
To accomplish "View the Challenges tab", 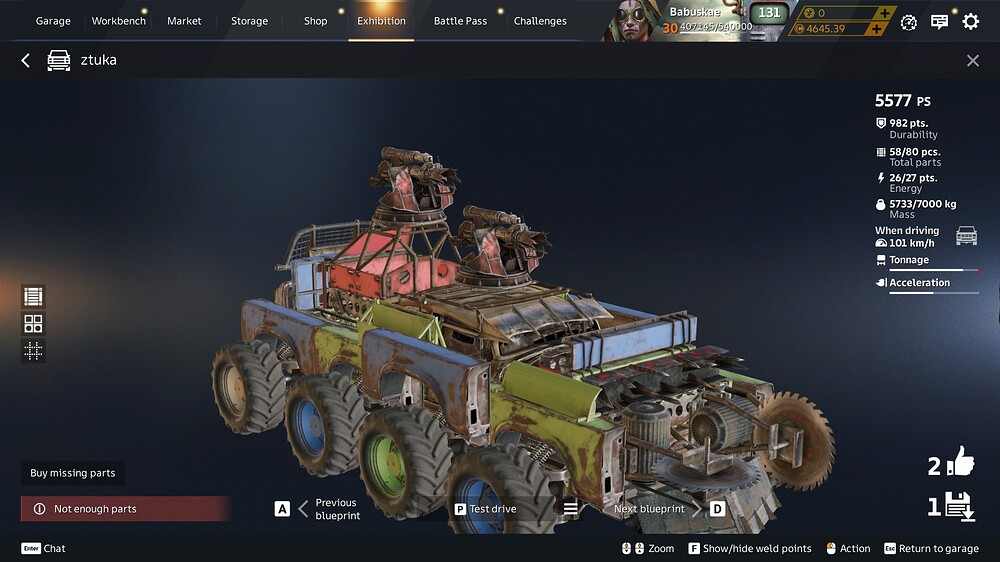I will (x=540, y=21).
